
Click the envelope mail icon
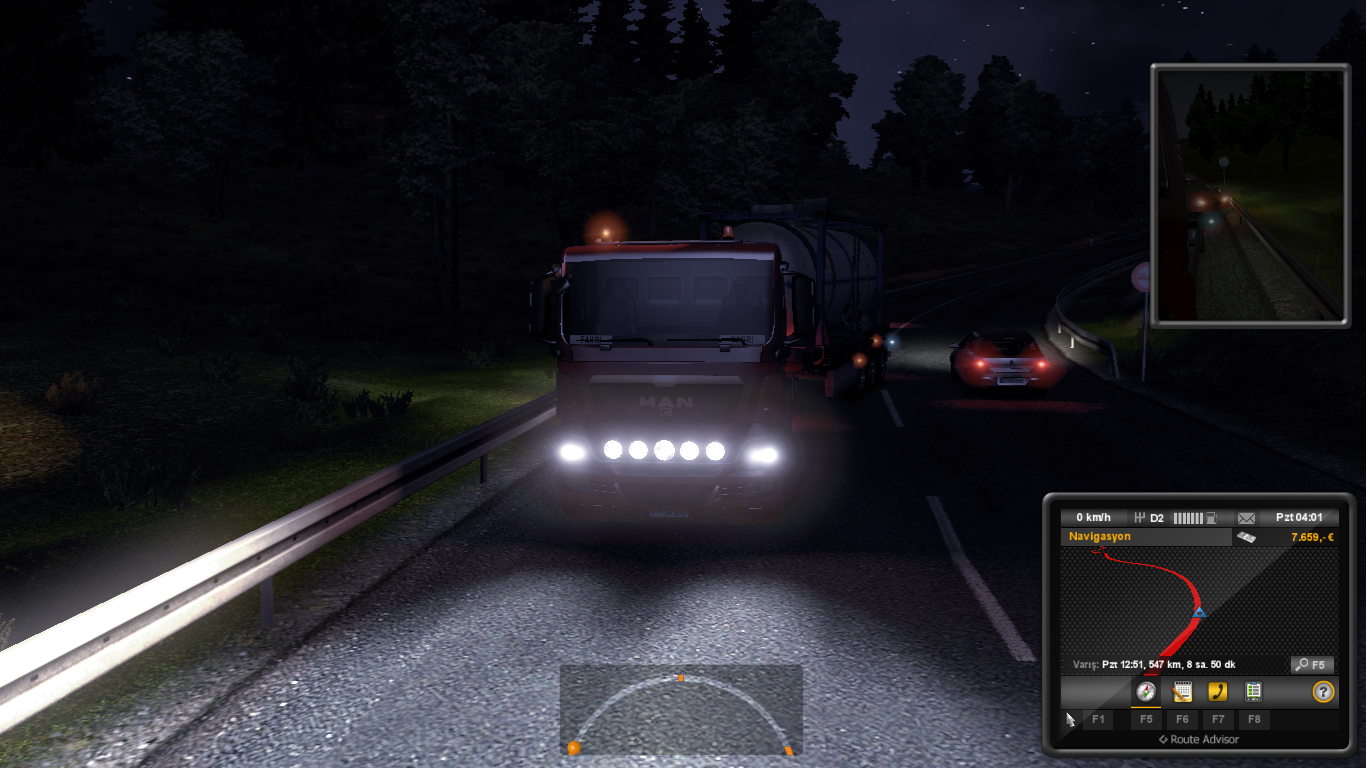click(1246, 518)
